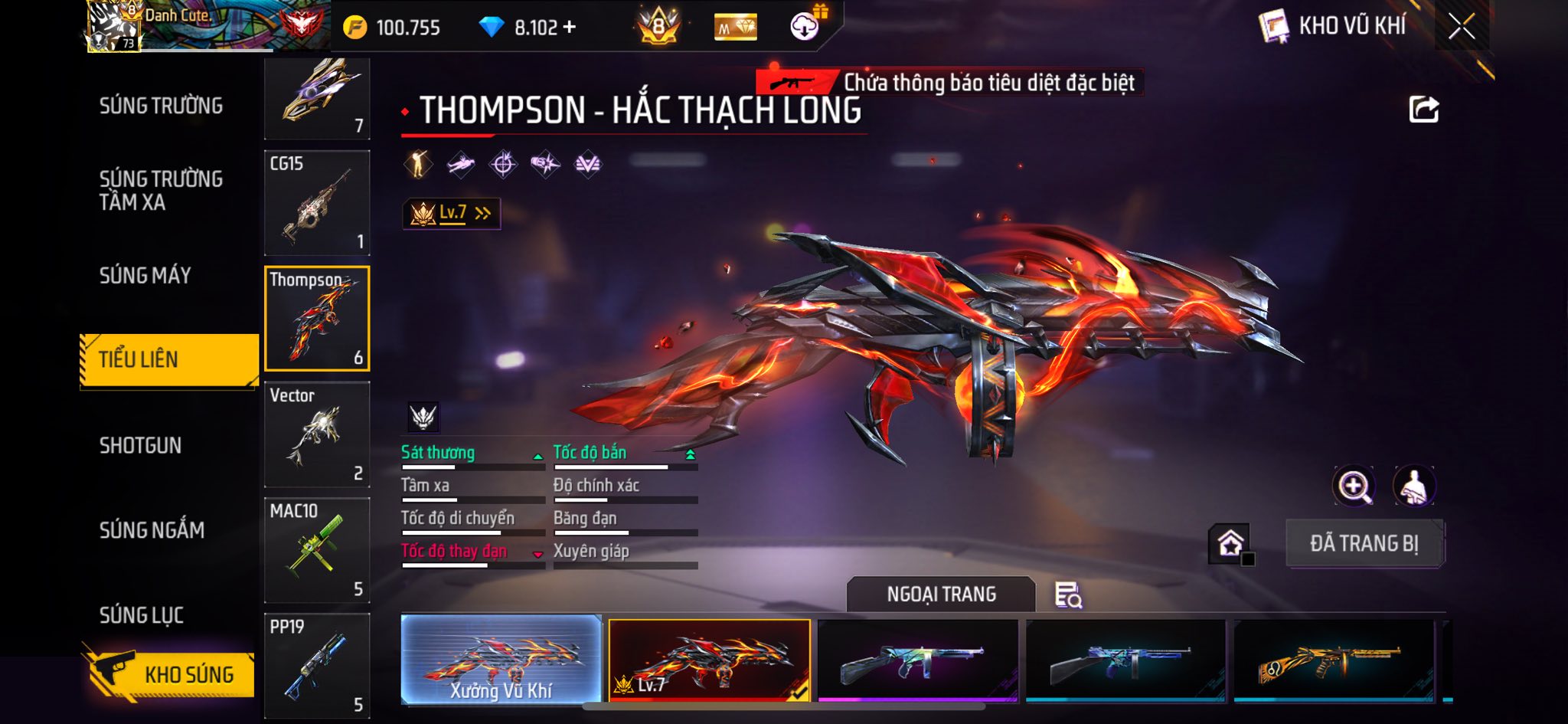
Task: Switch to Súng Trường Tầm Xa category
Action: click(x=161, y=190)
